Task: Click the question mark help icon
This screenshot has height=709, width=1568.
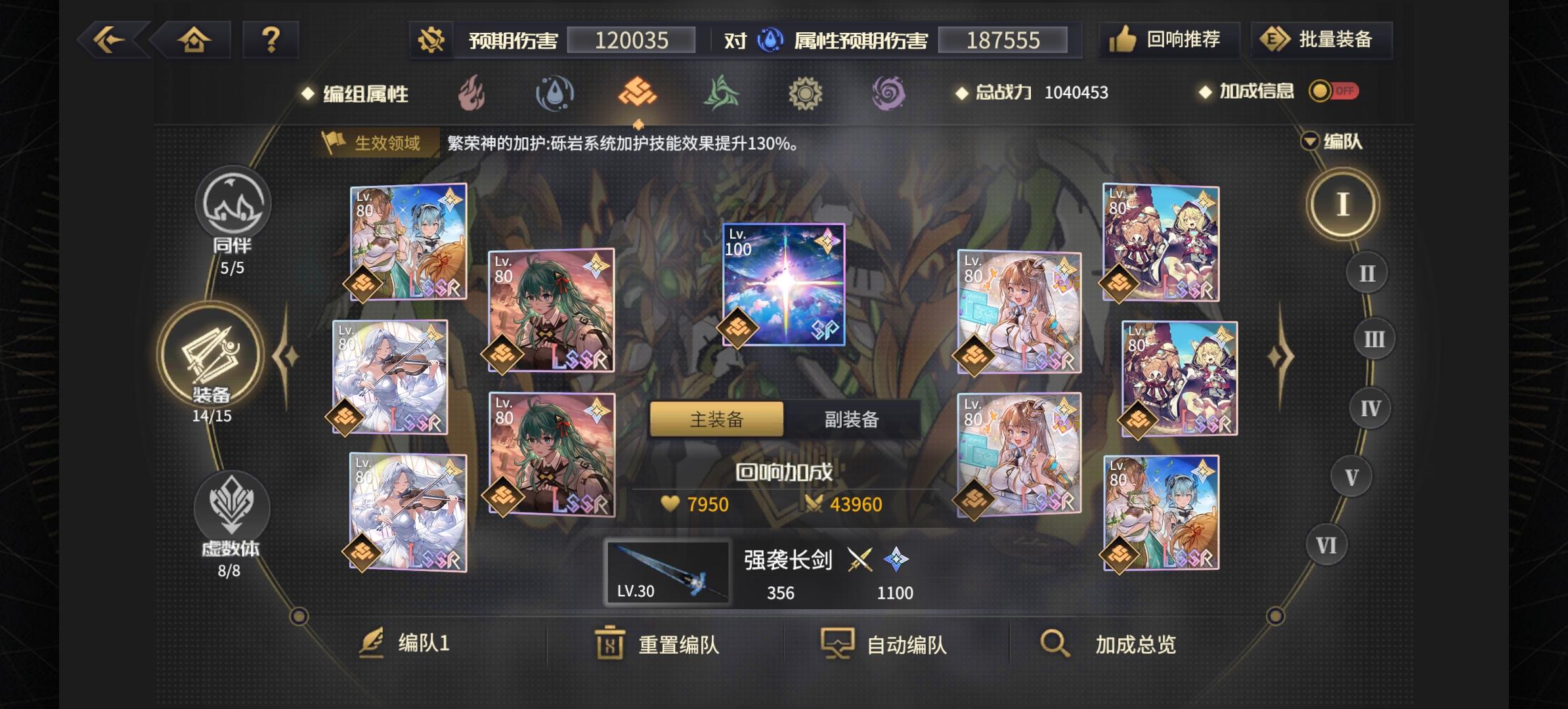Action: [270, 39]
